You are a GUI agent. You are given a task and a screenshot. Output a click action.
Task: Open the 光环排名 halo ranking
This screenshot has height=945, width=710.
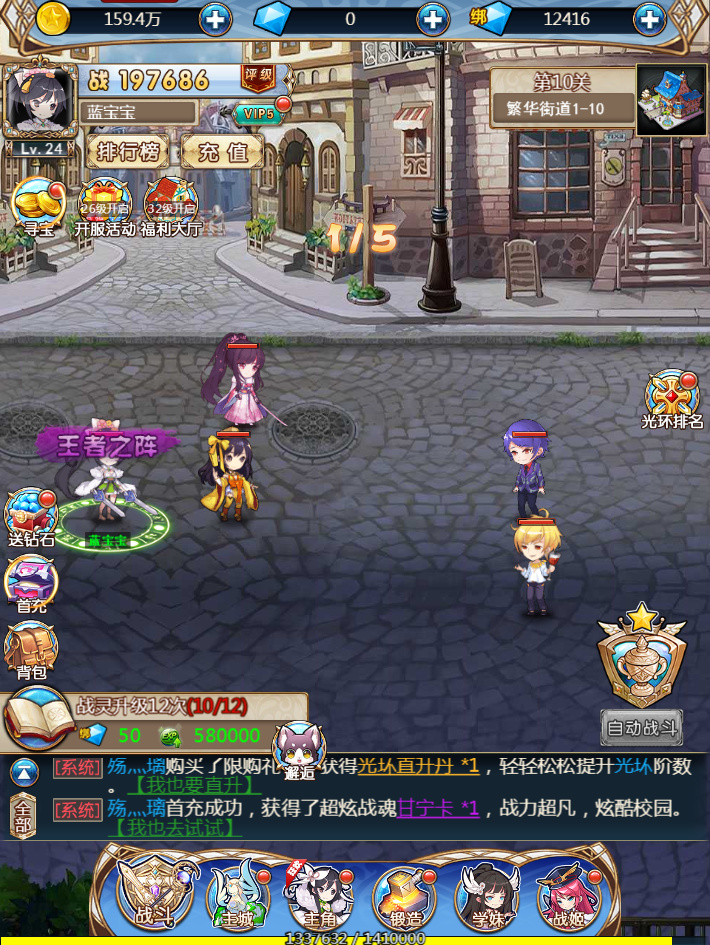point(672,400)
